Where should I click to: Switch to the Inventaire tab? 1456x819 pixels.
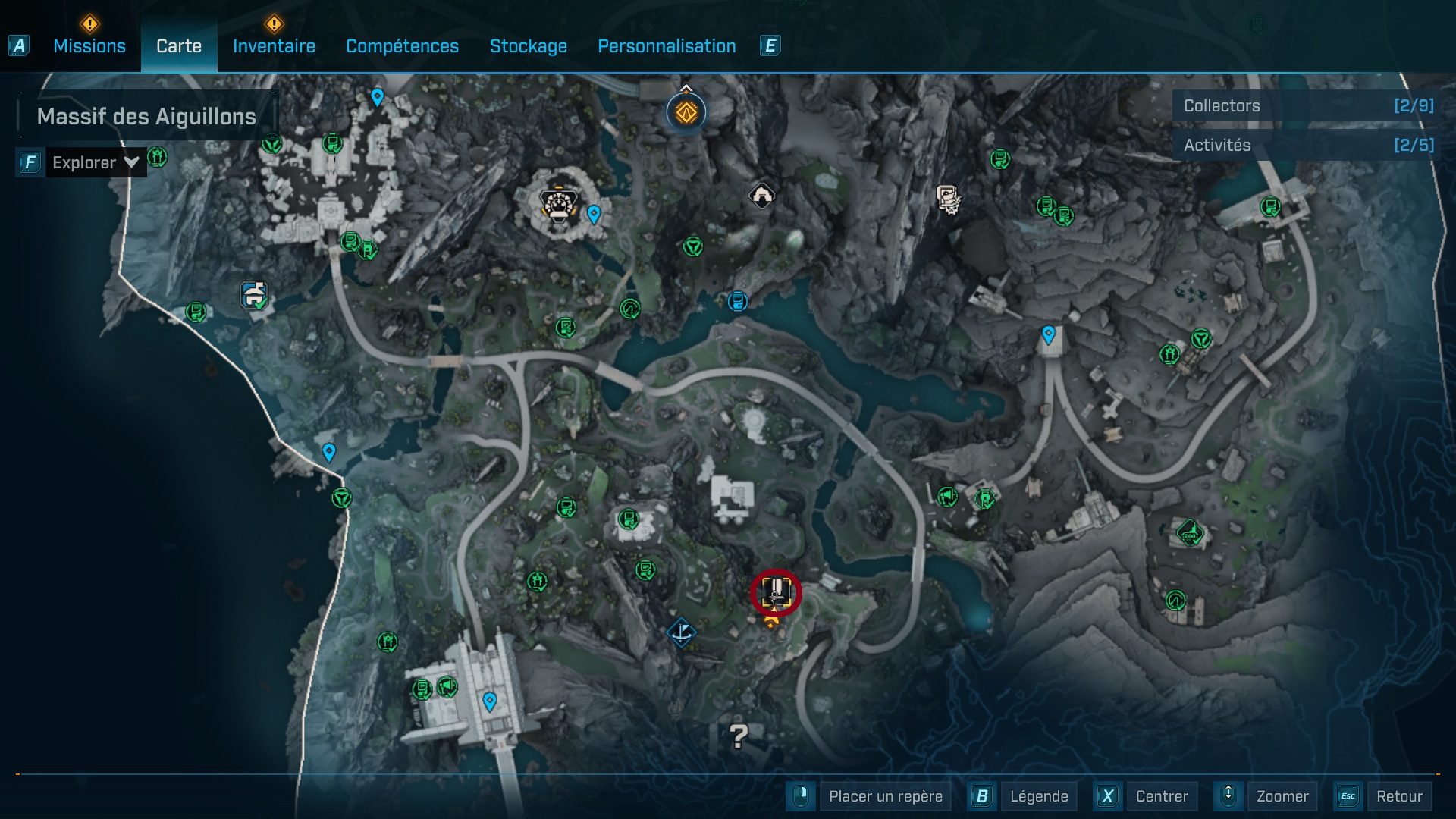[274, 46]
